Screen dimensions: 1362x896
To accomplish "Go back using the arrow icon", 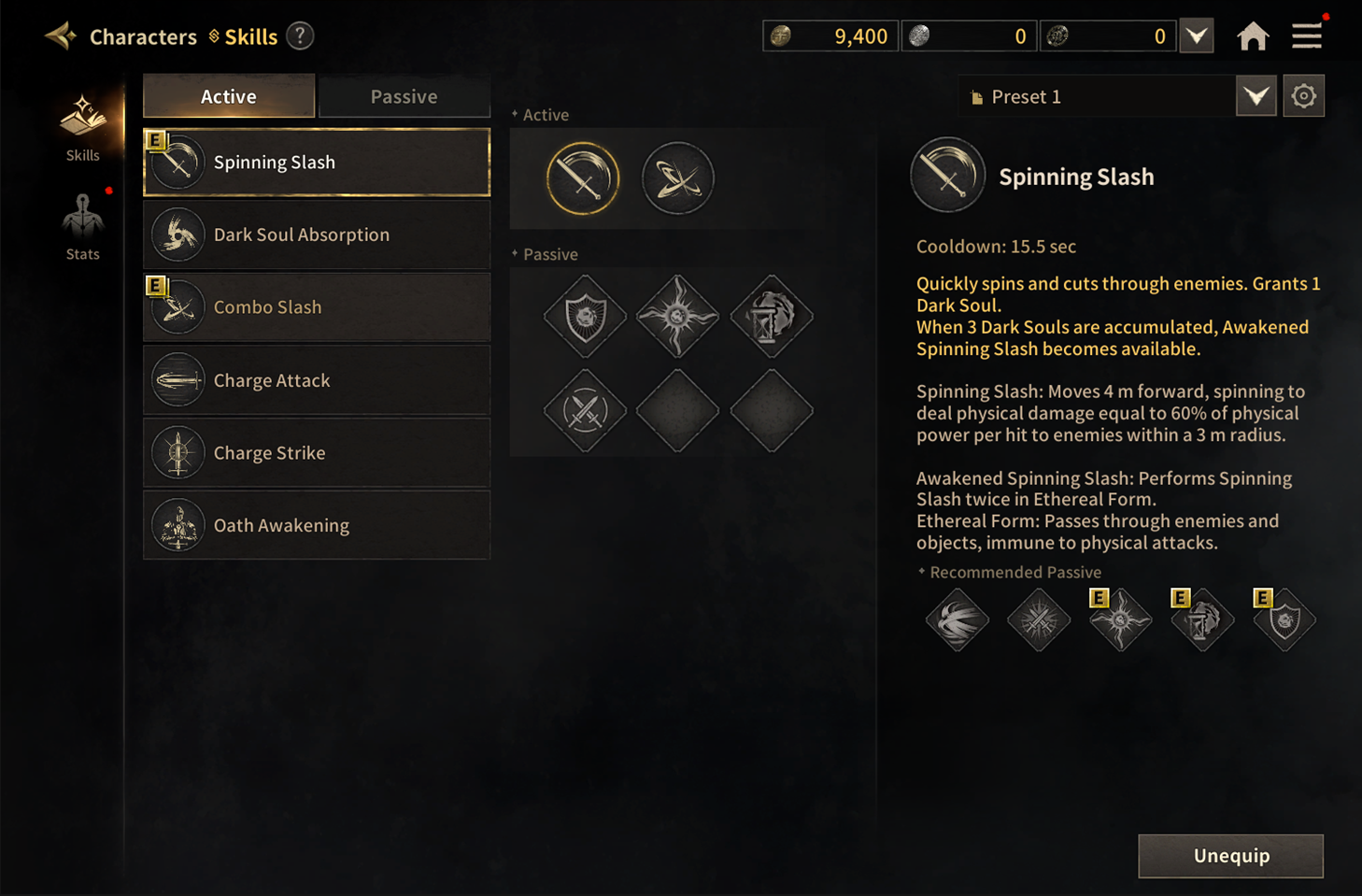I will point(62,36).
